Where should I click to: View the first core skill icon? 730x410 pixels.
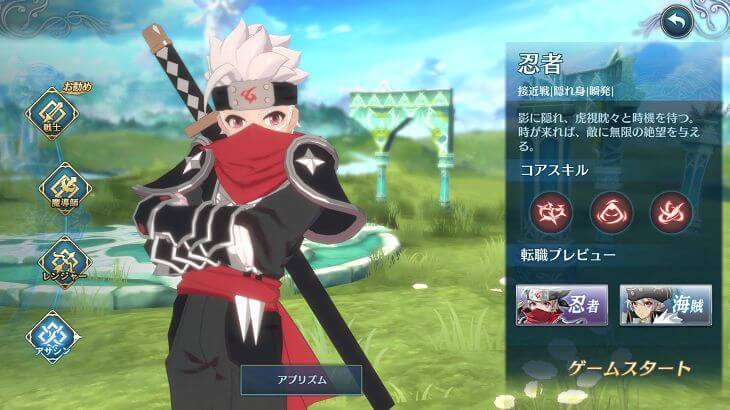(550, 212)
